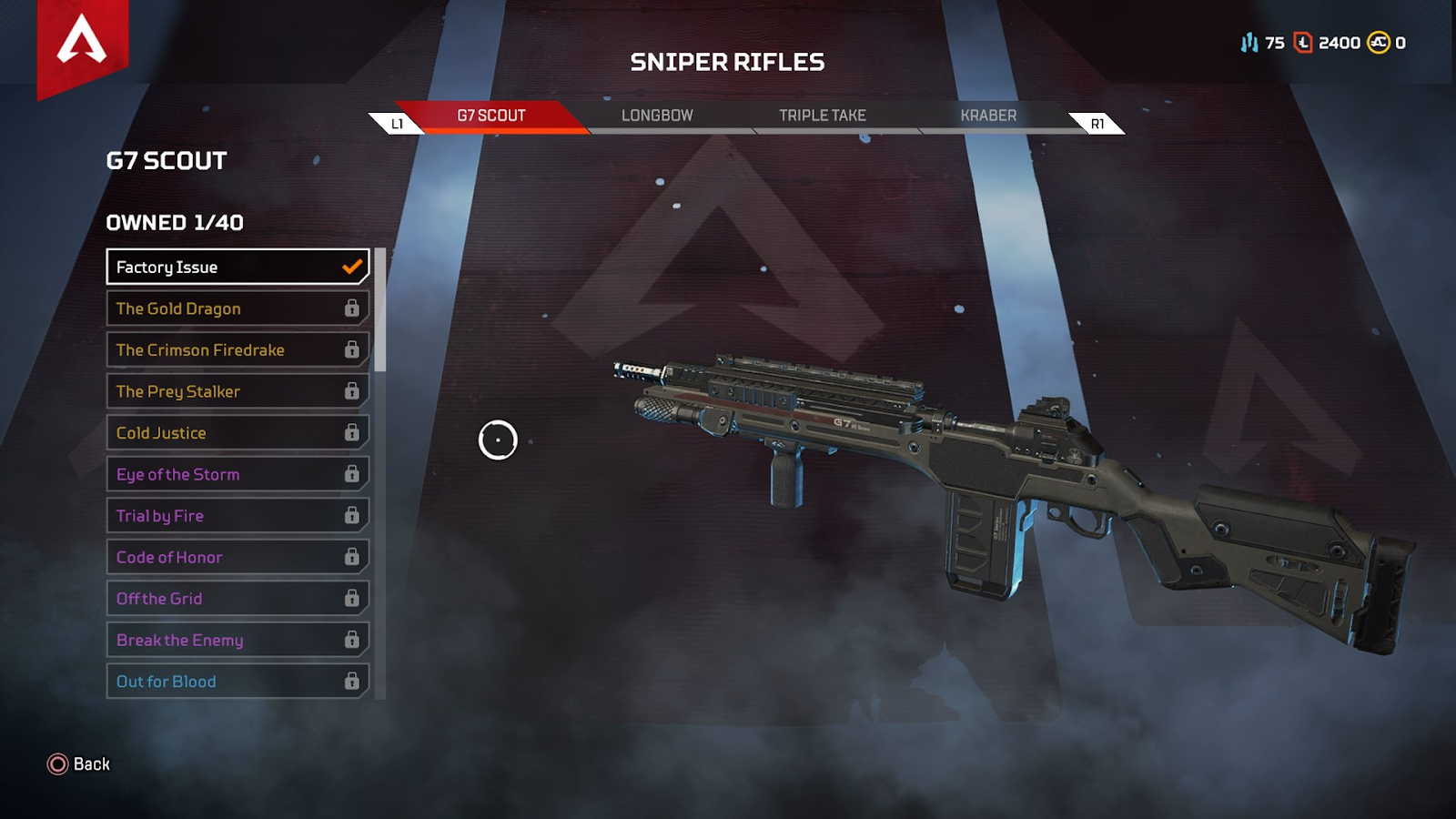Viewport: 1456px width, 819px height.
Task: Choose the Break the Enemy skin
Action: pos(237,640)
